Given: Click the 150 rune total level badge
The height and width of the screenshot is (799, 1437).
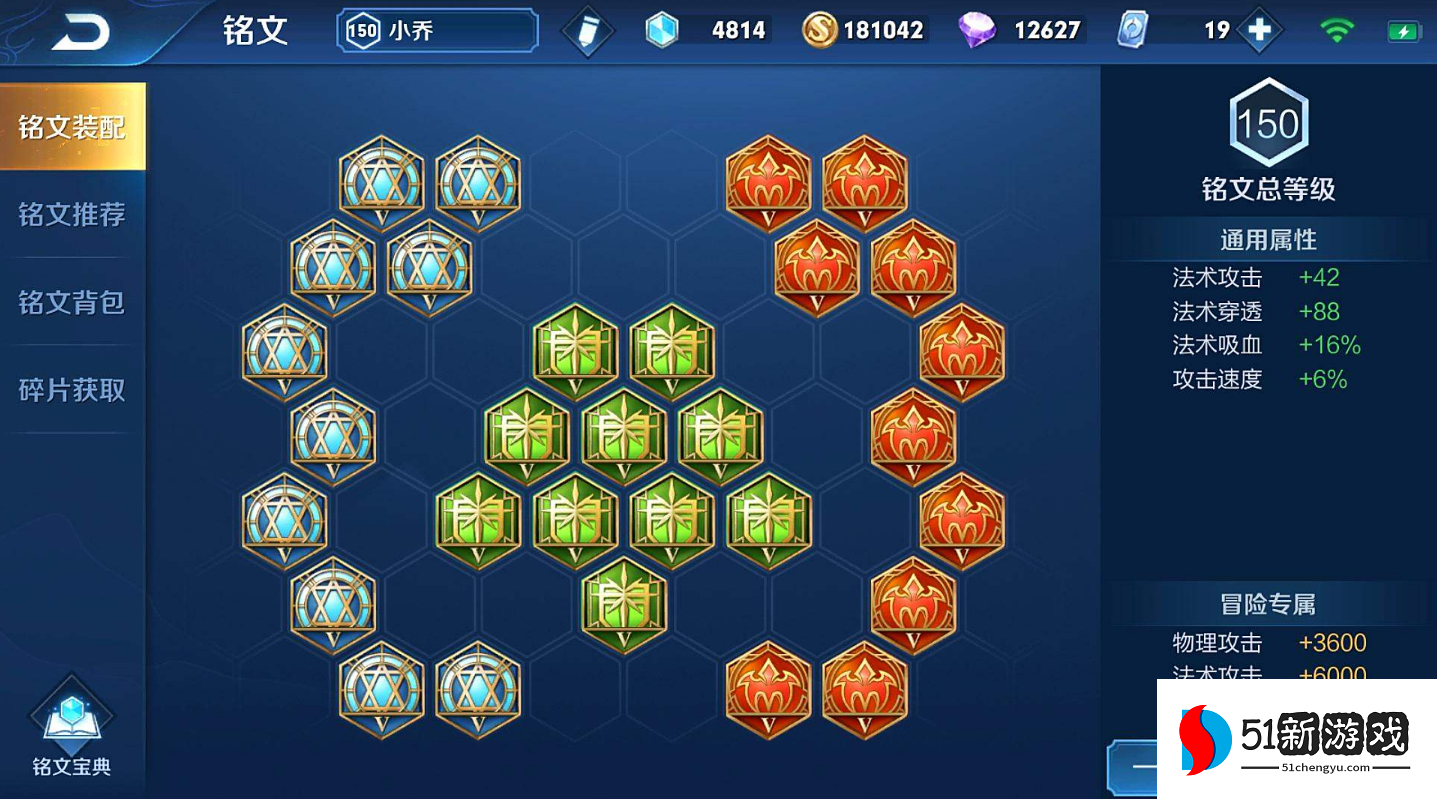Looking at the screenshot, I should 1268,123.
